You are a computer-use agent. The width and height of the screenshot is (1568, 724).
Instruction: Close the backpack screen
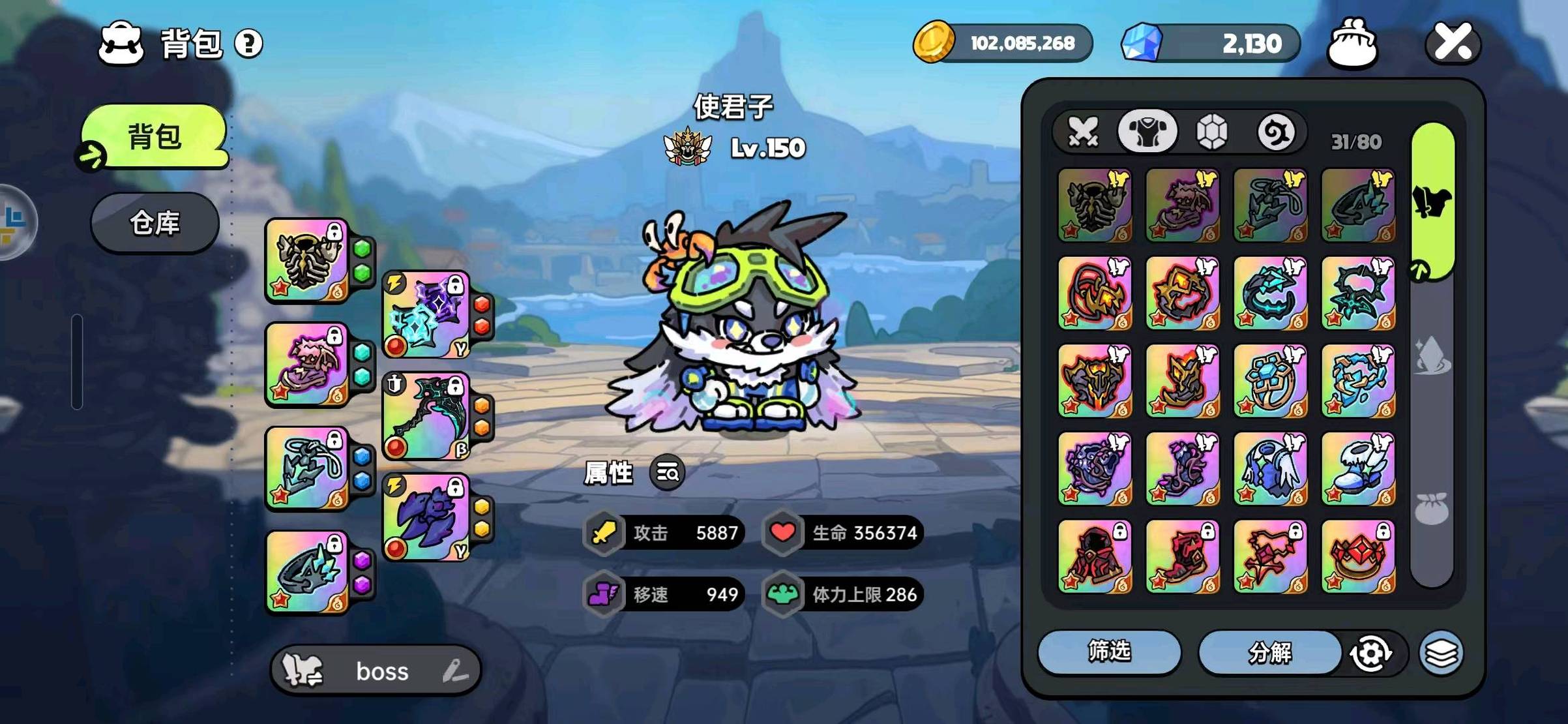coord(1453,42)
